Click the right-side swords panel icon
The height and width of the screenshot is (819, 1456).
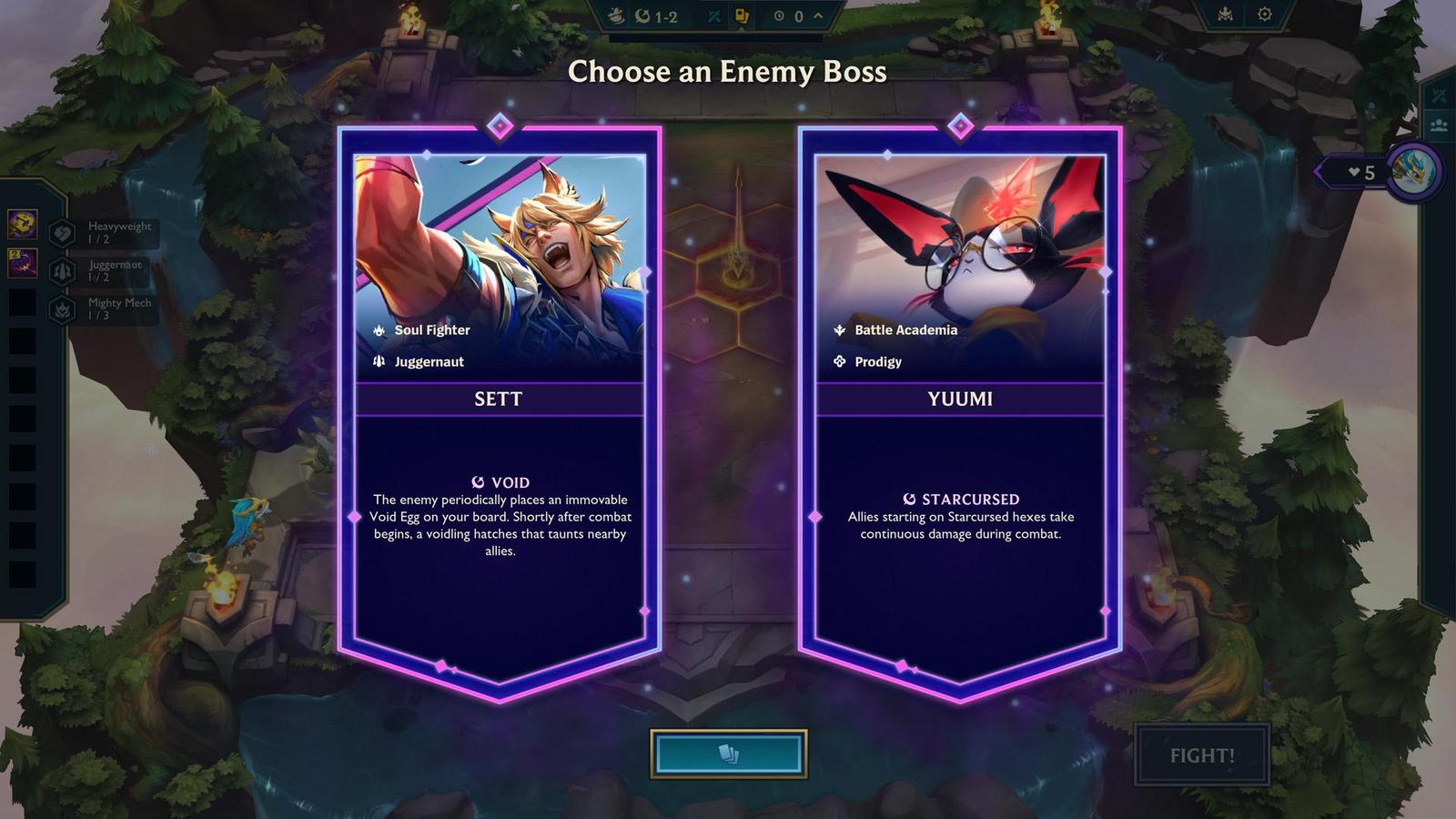[x=1438, y=96]
